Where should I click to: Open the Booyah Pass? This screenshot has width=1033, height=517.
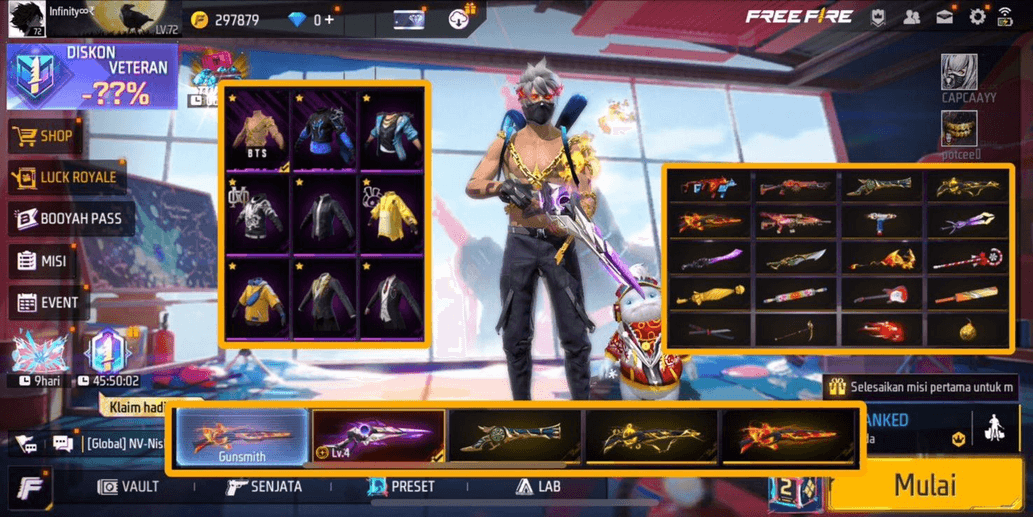pos(69,219)
